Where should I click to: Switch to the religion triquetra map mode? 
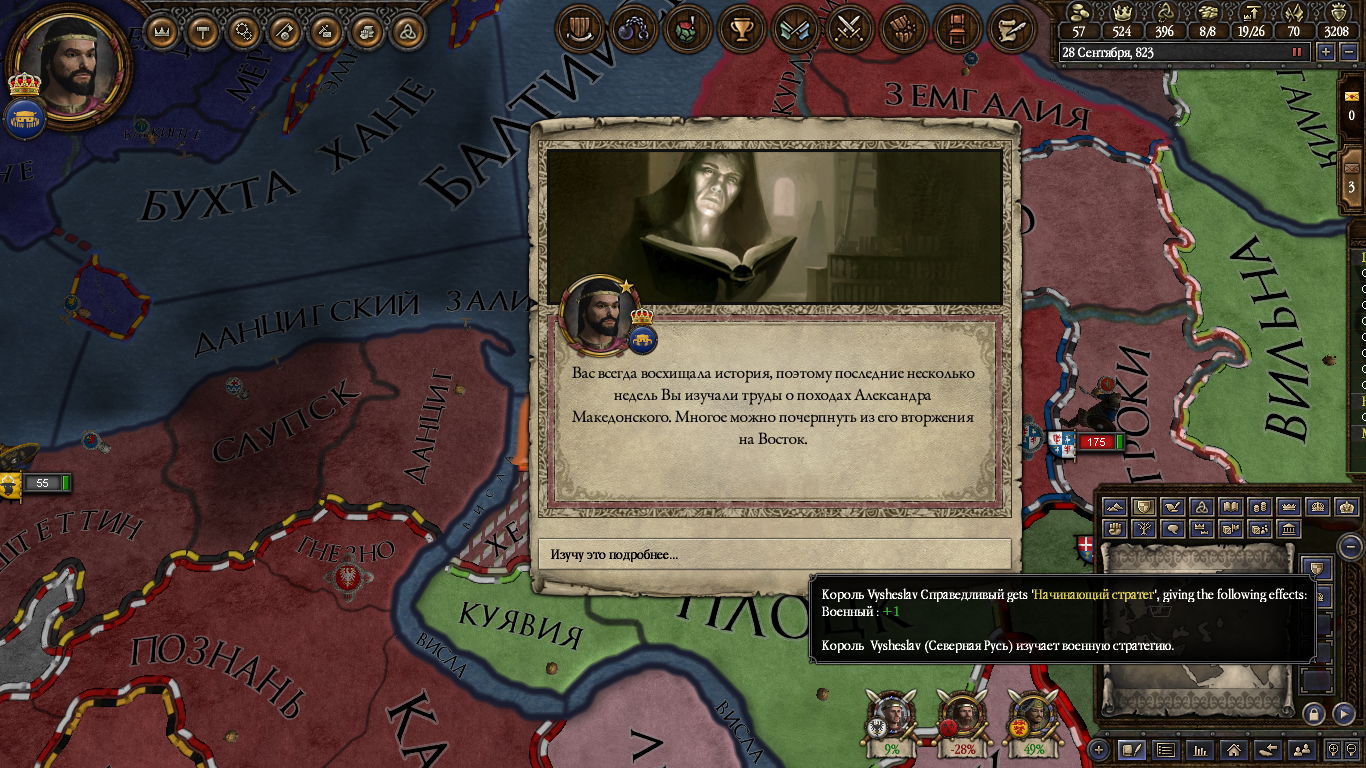(1202, 507)
